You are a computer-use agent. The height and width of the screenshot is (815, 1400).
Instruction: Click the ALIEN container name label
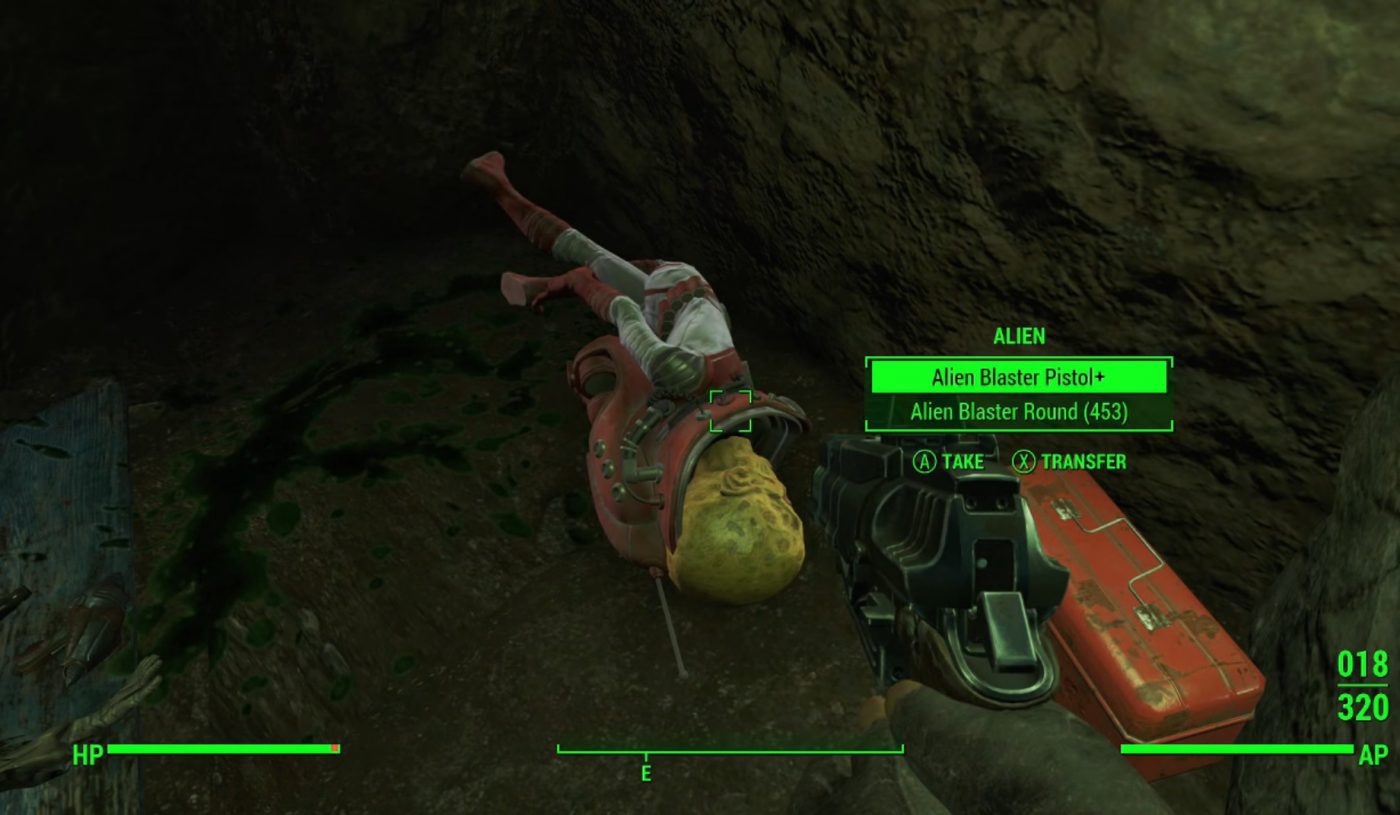tap(1018, 337)
